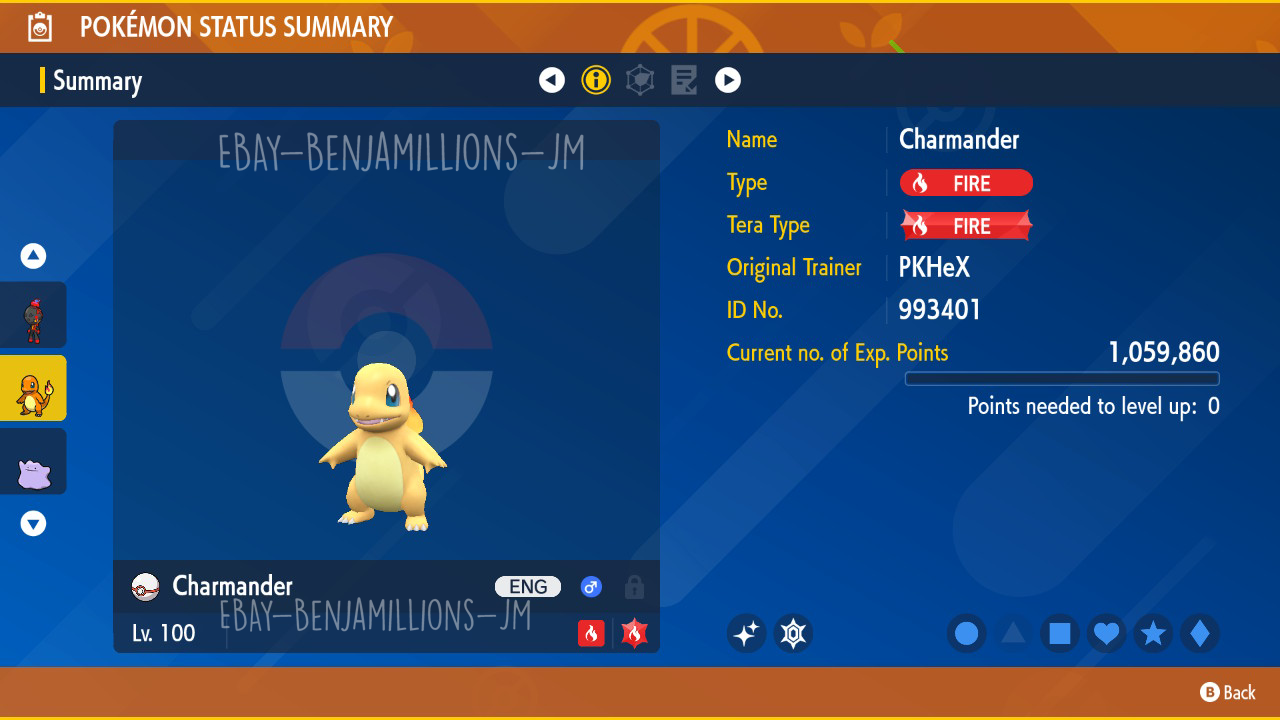Click the lock icon near ENG tag
This screenshot has width=1280, height=720.
(x=633, y=587)
